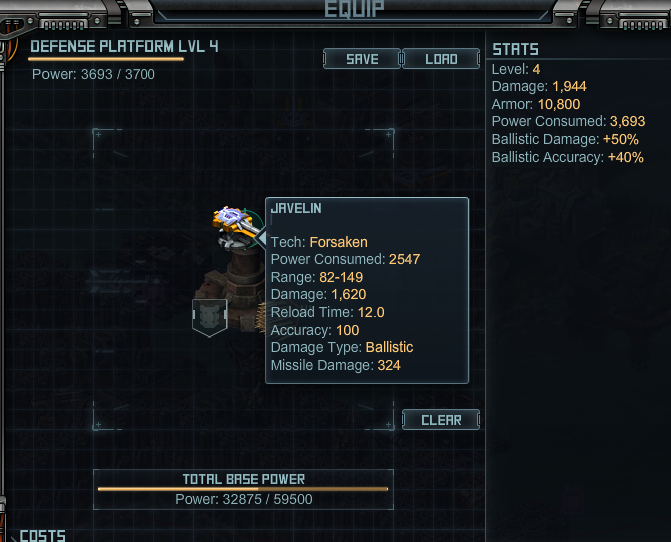Clear the equipped platform weapons

441,420
